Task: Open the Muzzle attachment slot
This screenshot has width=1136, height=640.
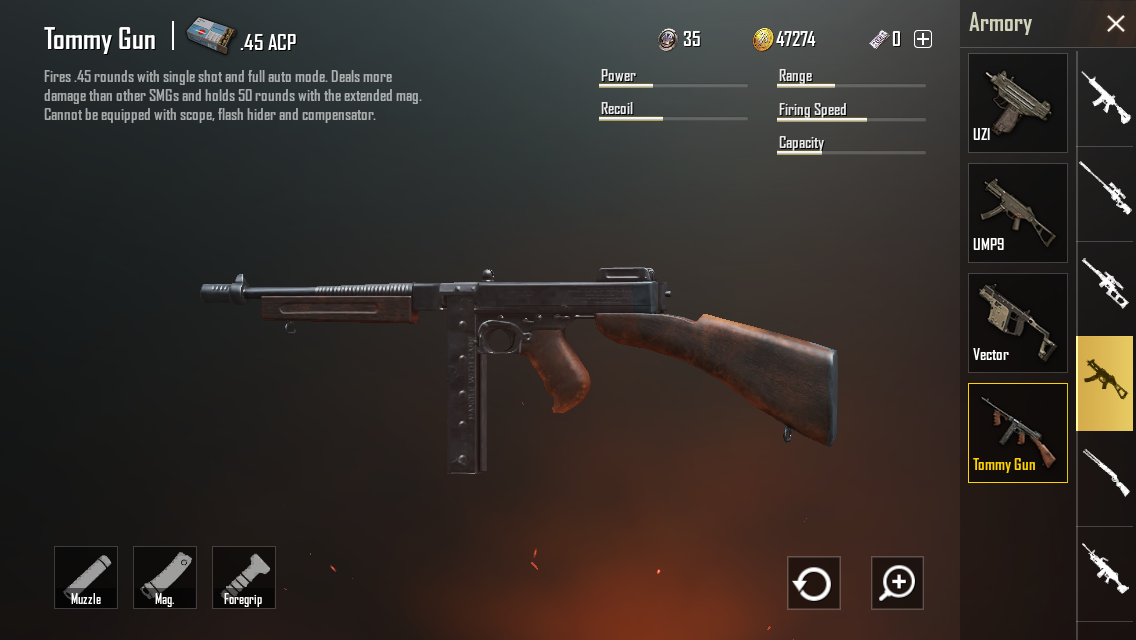Action: coord(86,577)
